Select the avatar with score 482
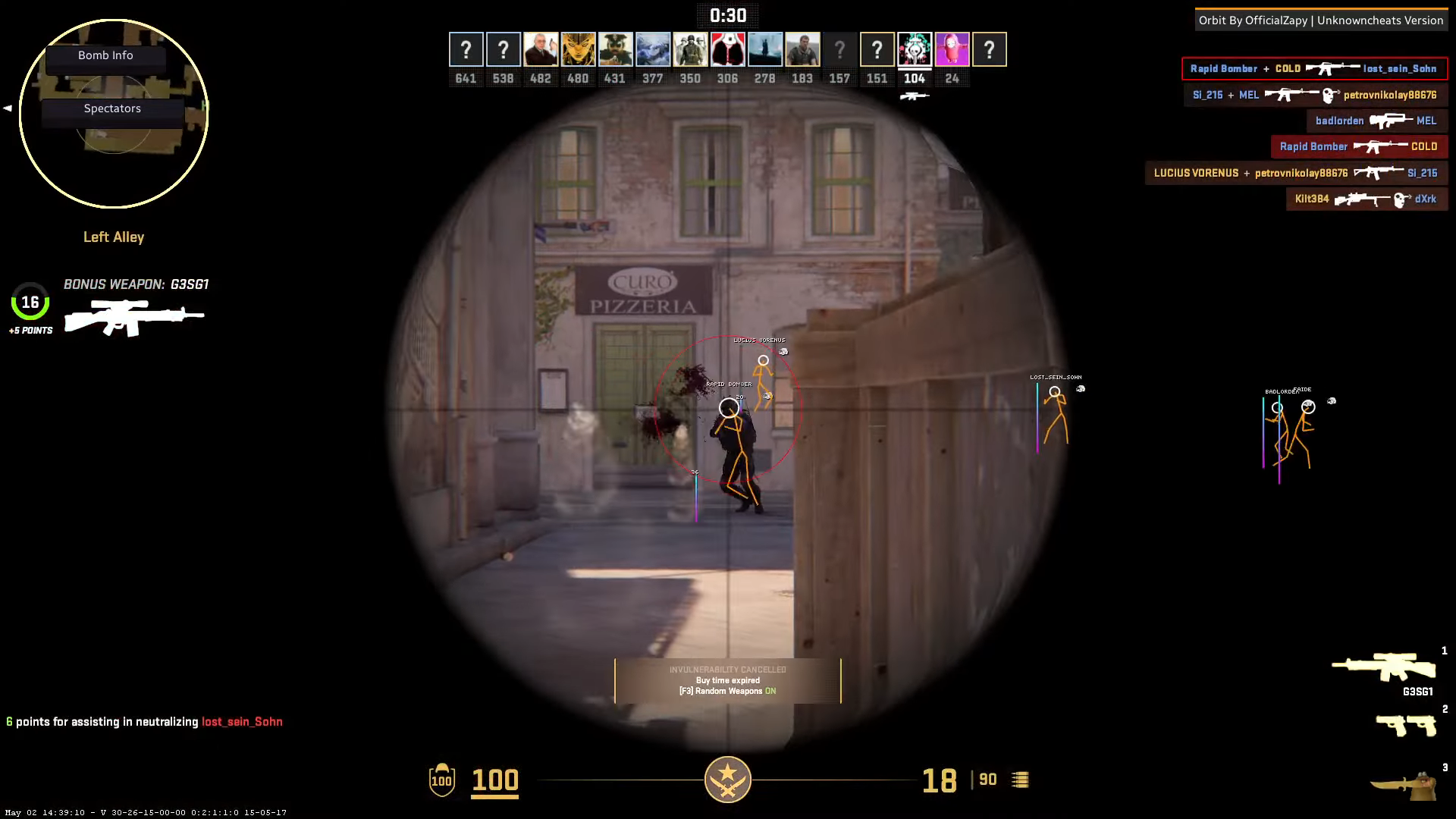 [x=541, y=50]
